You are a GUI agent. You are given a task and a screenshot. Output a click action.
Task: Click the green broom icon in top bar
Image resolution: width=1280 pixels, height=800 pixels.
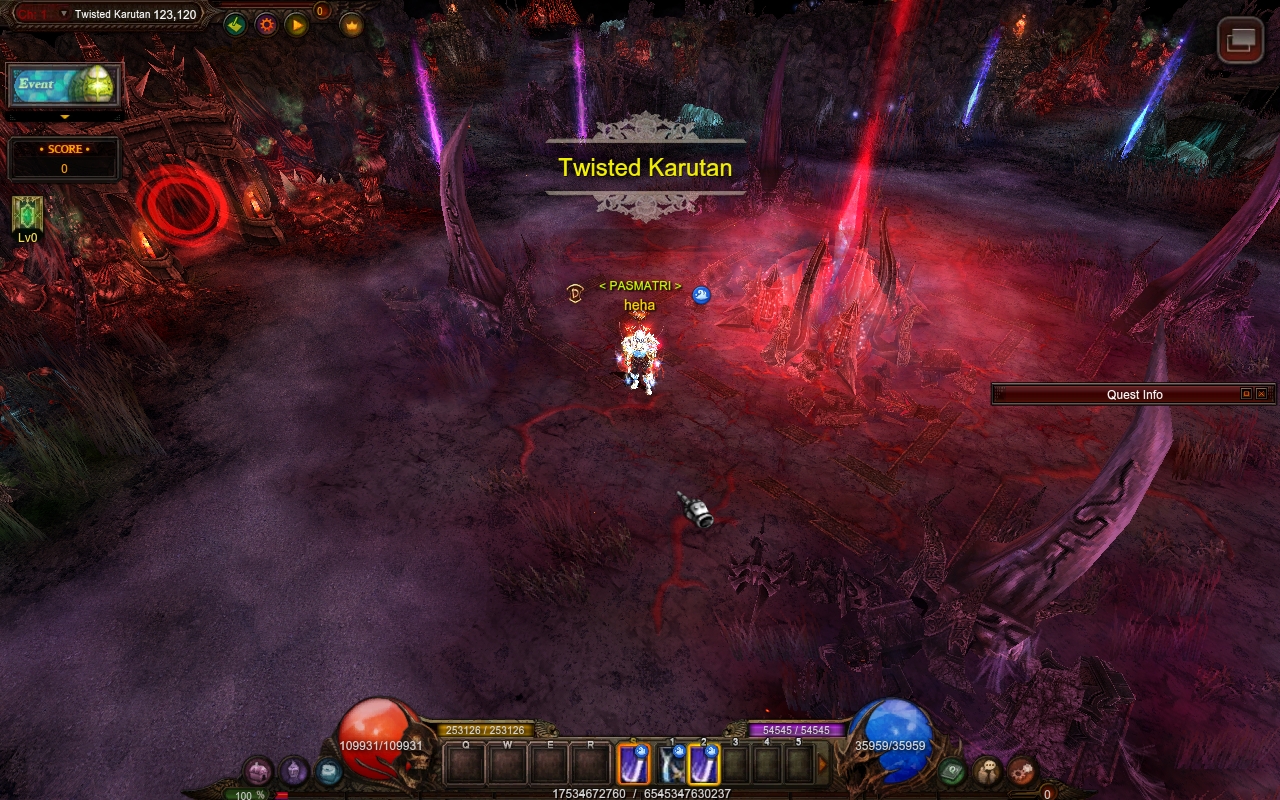(235, 24)
